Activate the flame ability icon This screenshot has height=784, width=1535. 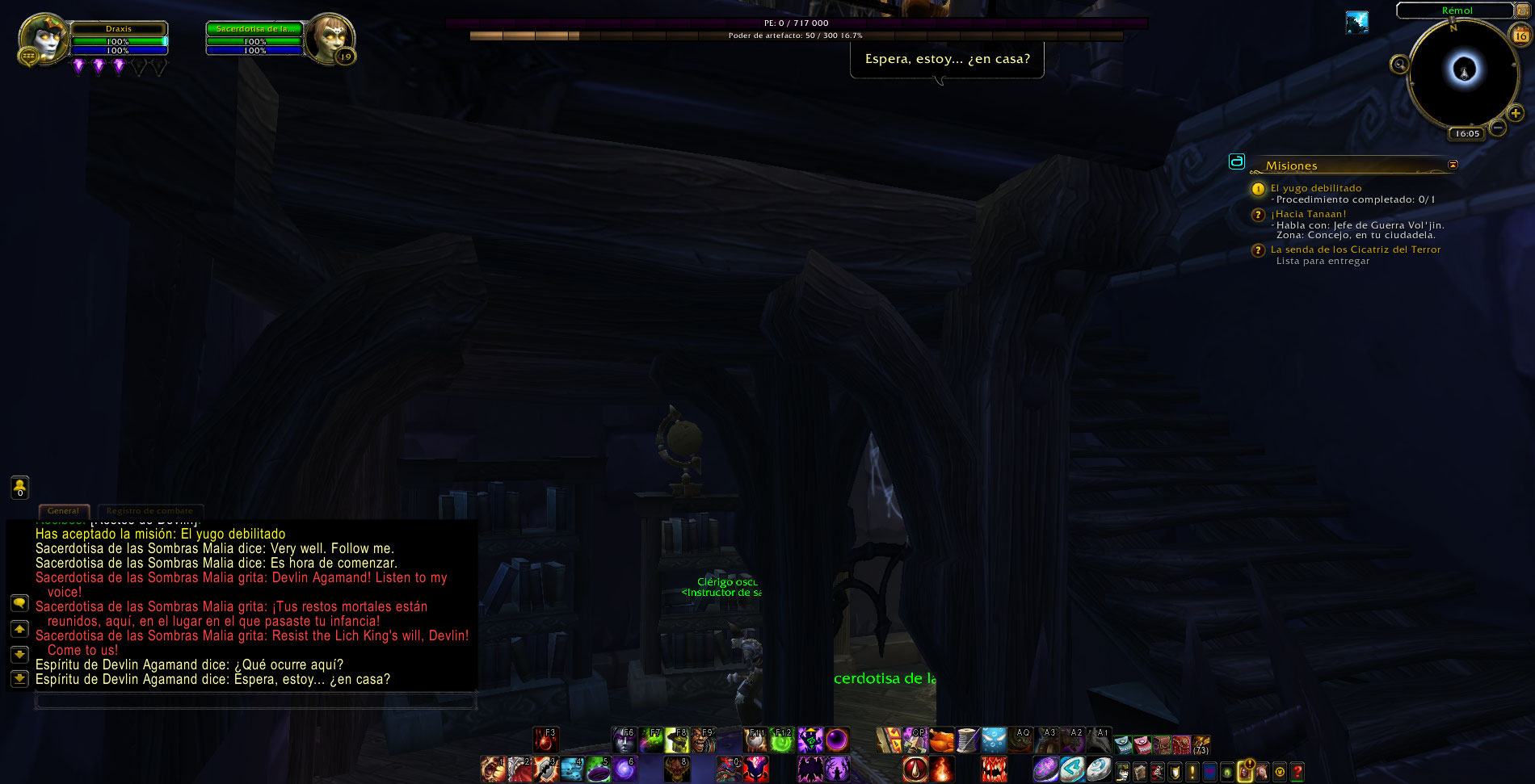click(x=942, y=769)
